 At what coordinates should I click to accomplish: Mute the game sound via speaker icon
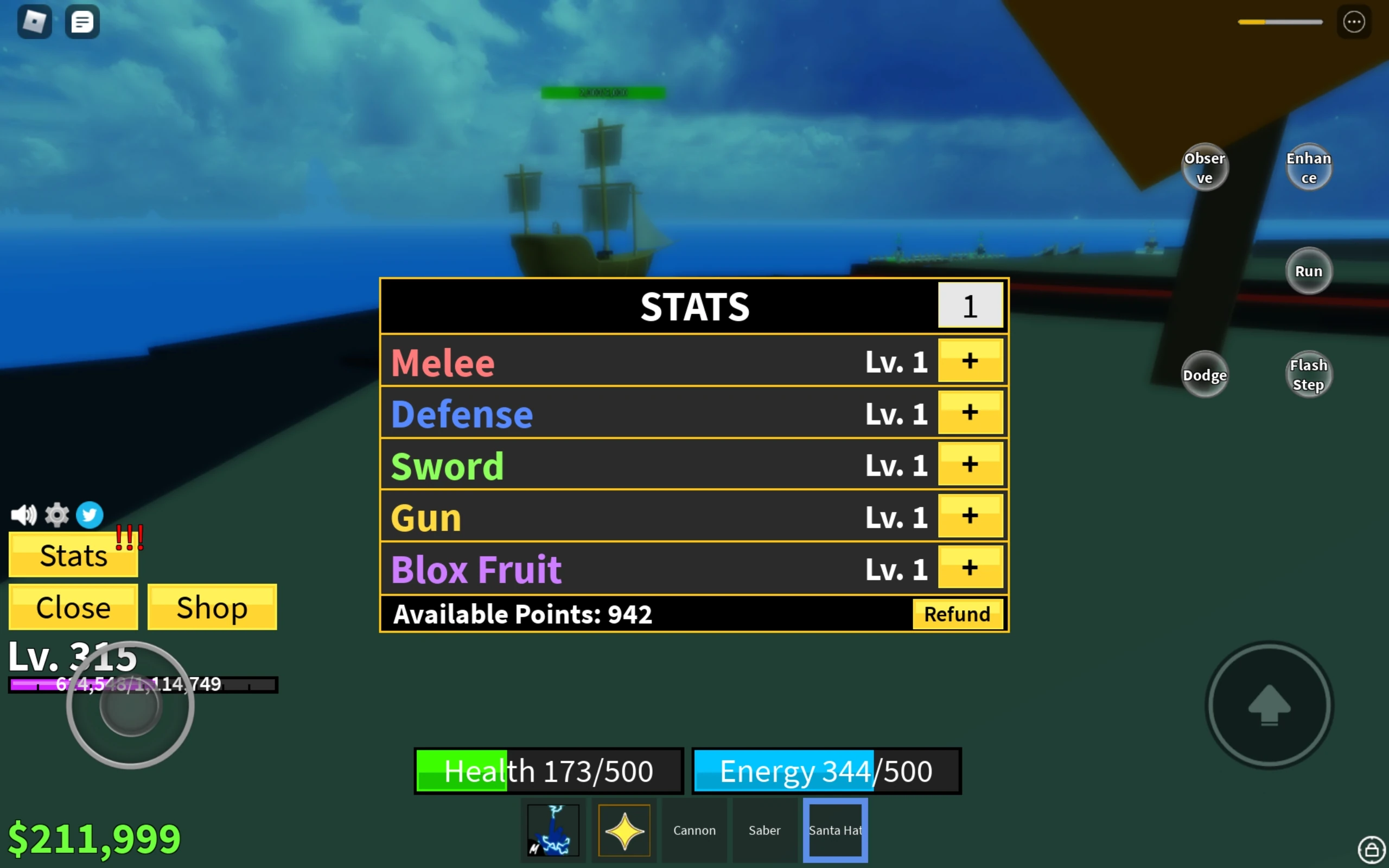23,514
